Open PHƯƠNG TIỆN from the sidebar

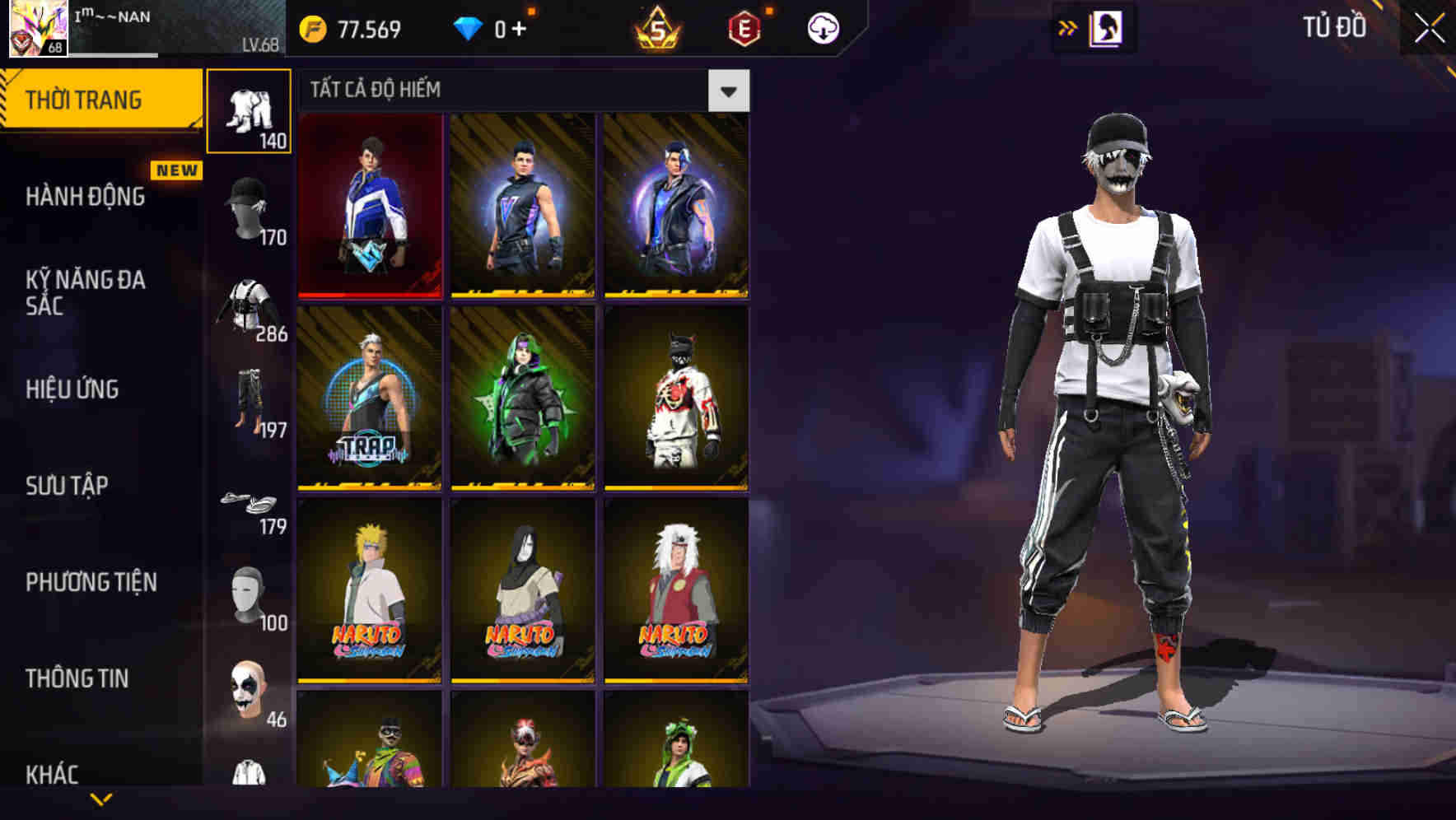(91, 580)
